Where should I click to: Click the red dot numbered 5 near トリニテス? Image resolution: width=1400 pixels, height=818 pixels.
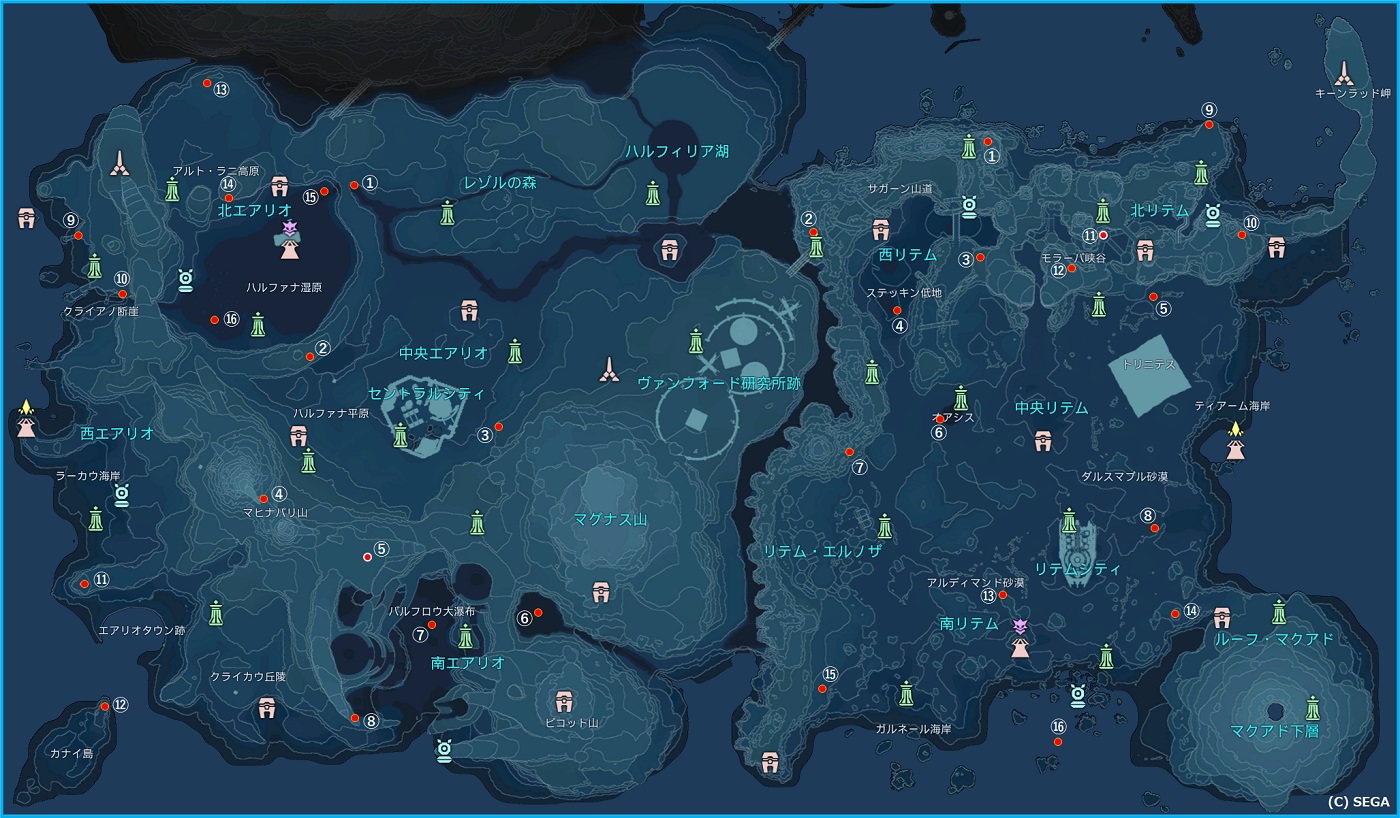click(1153, 297)
